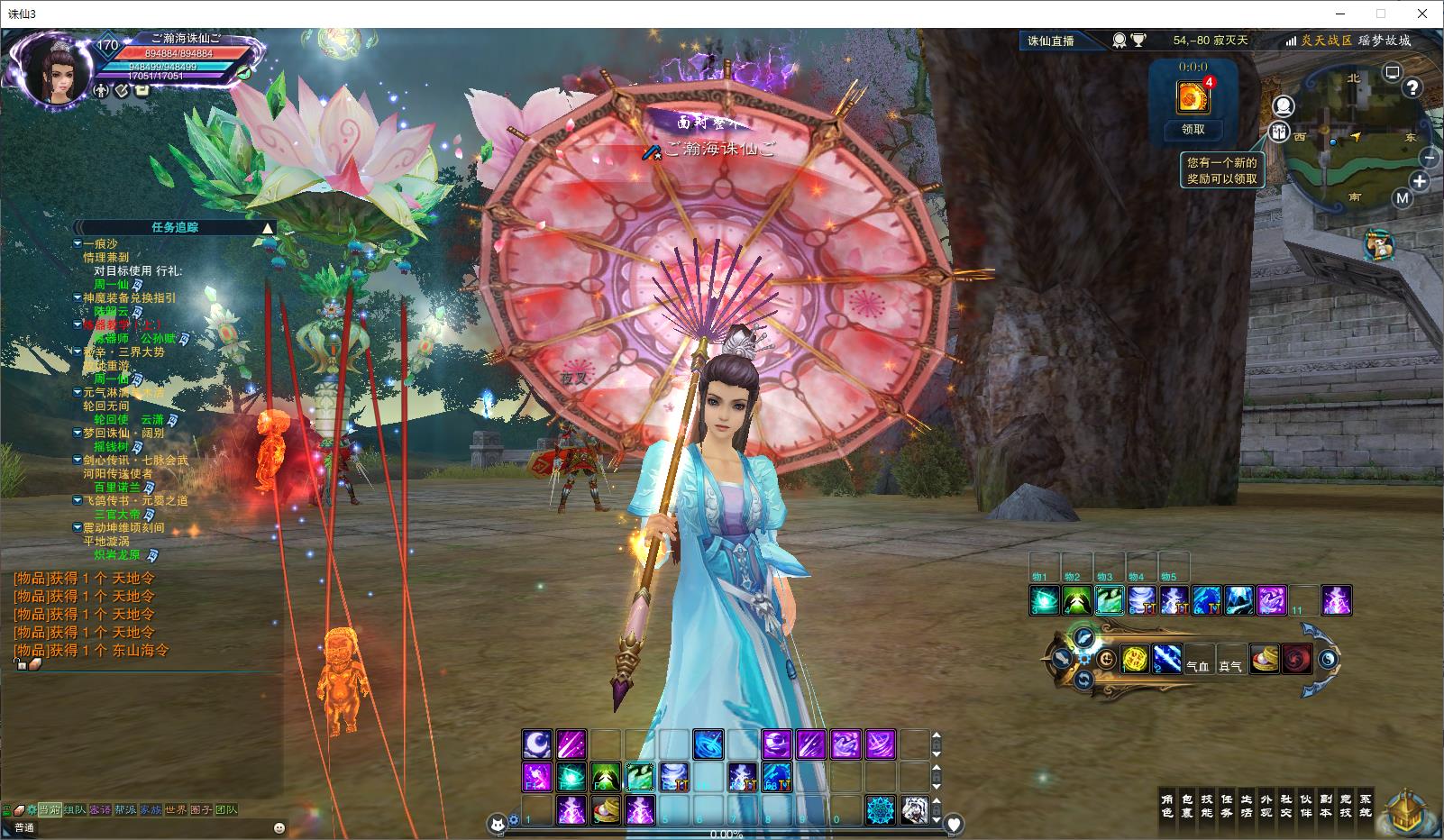
Task: Close the game window
Action: (1422, 14)
